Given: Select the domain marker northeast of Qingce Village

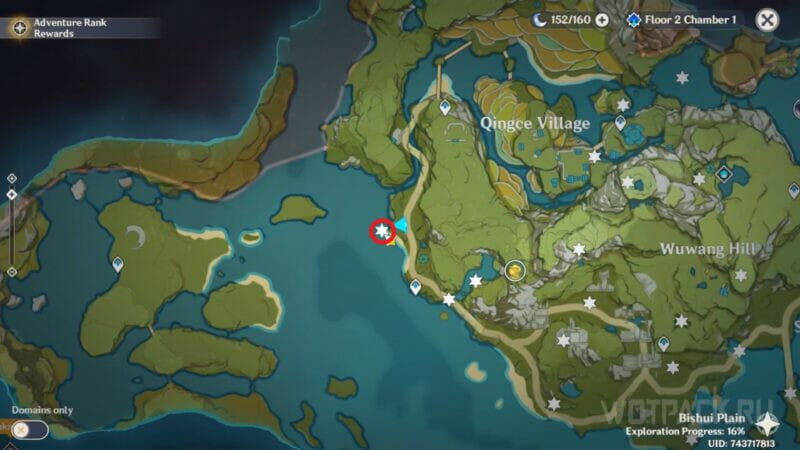Looking at the screenshot, I should pos(723,174).
